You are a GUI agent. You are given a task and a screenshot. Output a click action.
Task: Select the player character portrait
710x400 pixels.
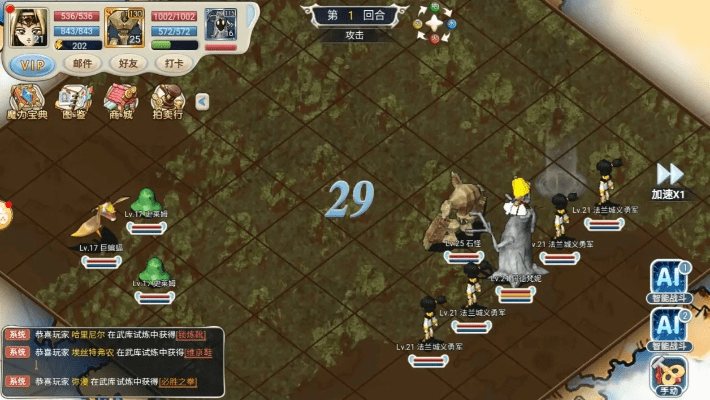[x=28, y=26]
